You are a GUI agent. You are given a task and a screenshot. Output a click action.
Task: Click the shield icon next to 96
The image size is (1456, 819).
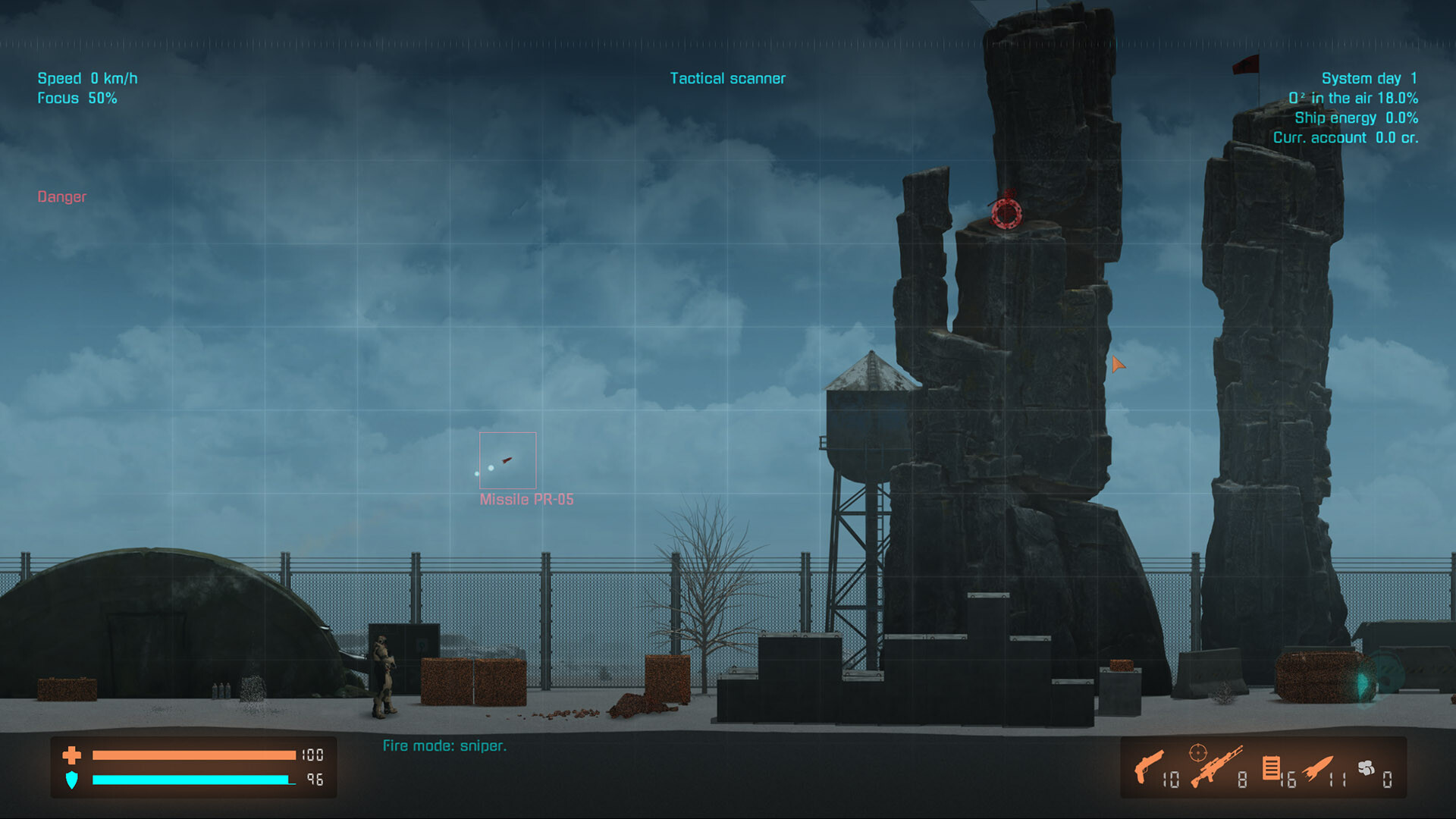tap(71, 780)
